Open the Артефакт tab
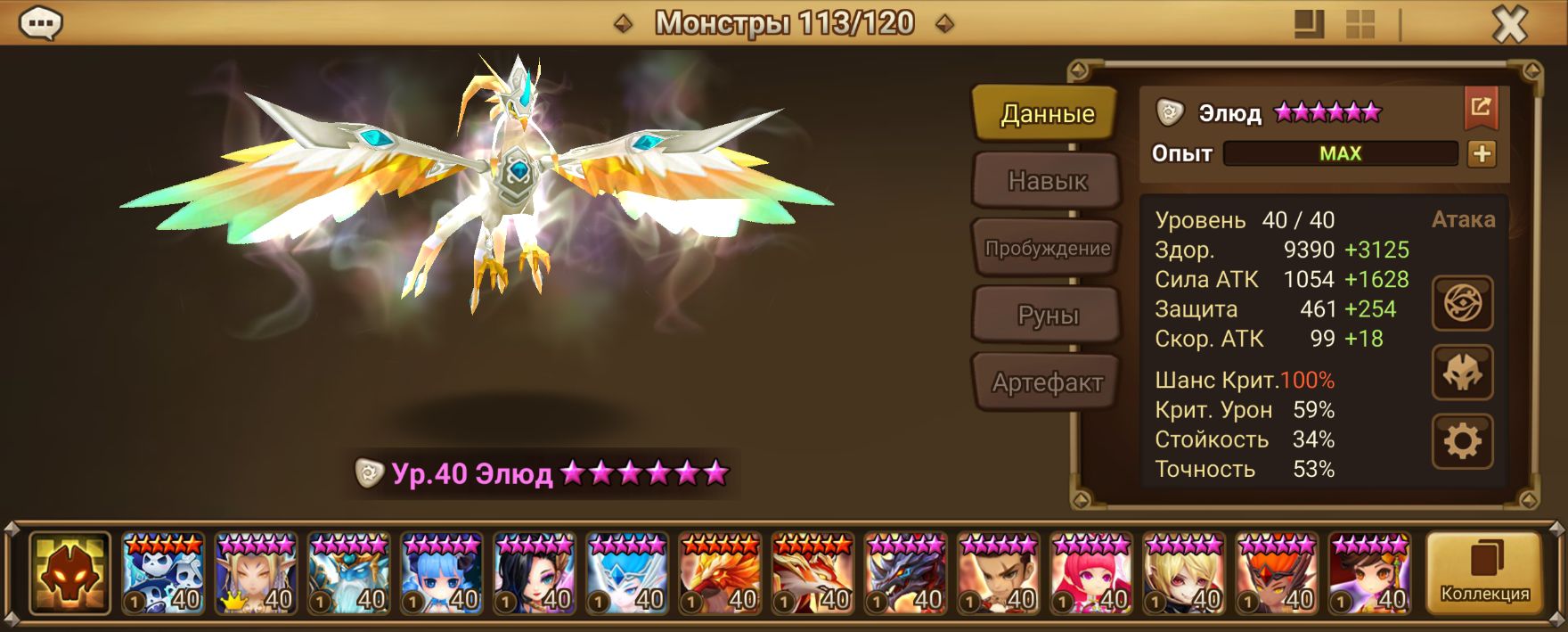 pyautogui.click(x=1047, y=382)
